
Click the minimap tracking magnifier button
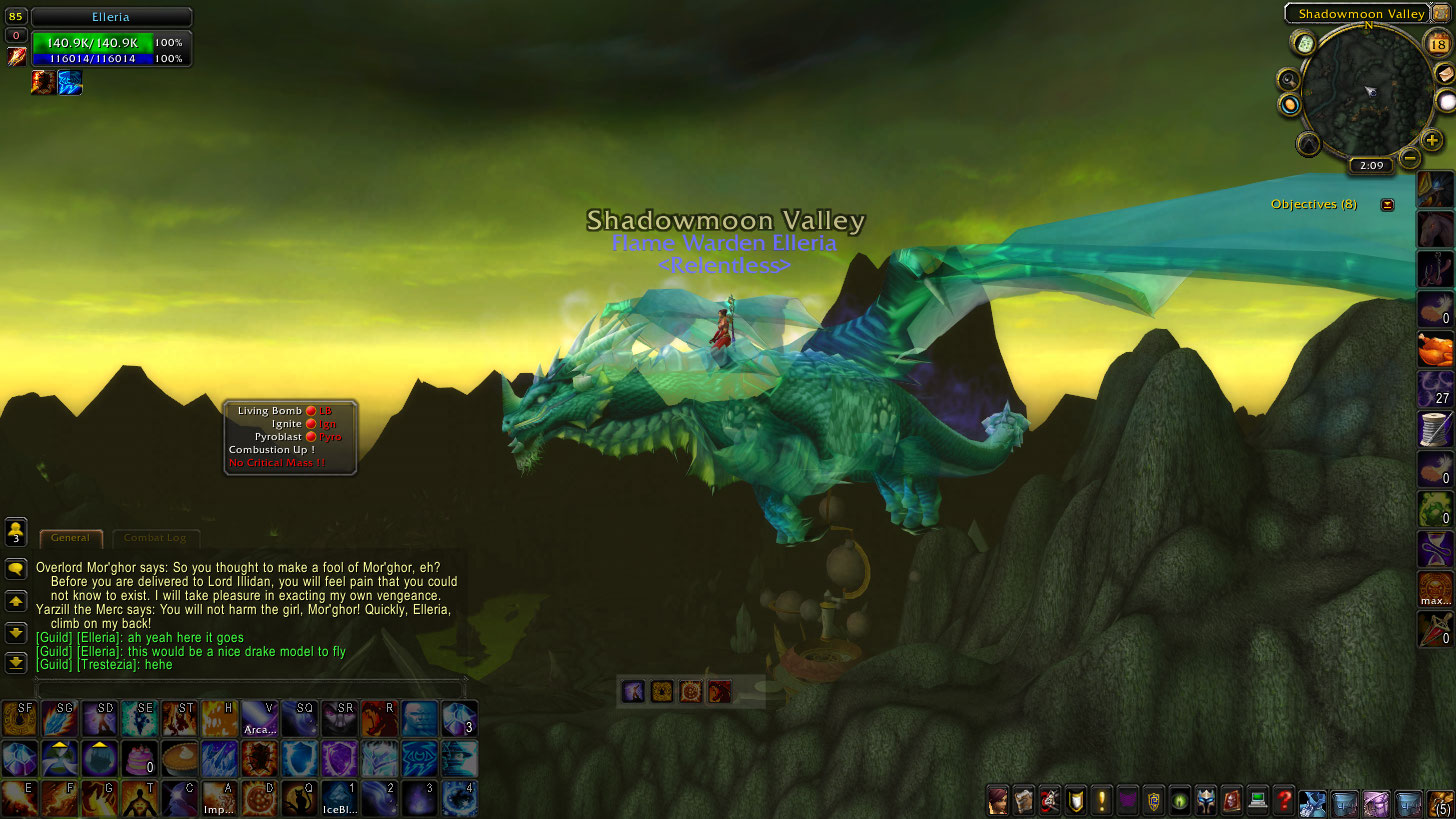click(1289, 79)
